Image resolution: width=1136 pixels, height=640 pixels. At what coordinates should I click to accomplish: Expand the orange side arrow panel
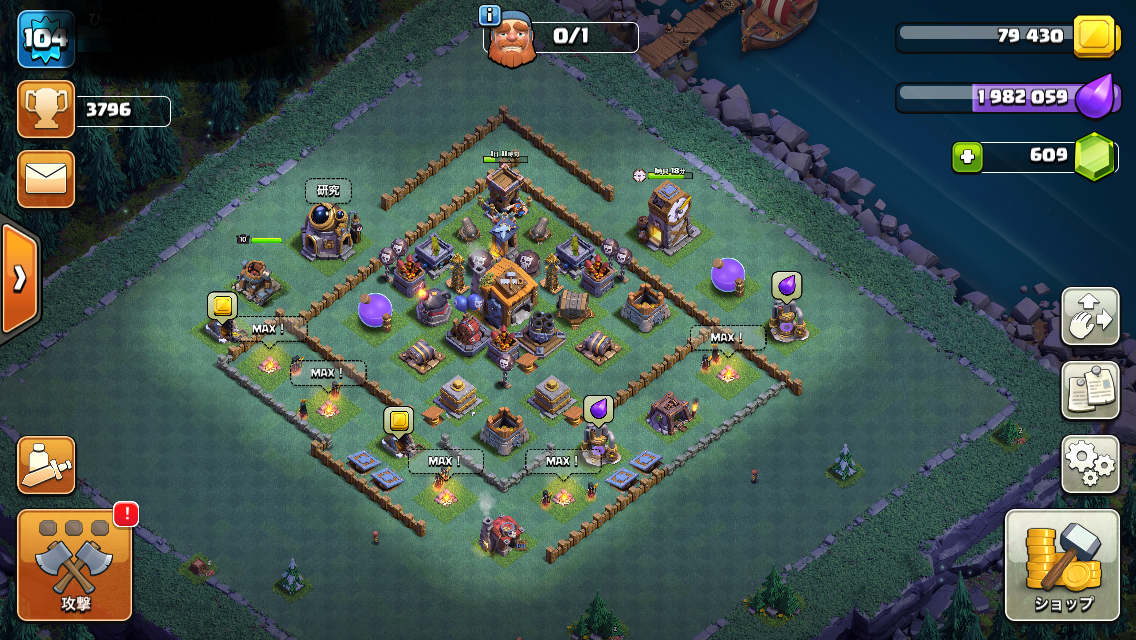[x=20, y=278]
